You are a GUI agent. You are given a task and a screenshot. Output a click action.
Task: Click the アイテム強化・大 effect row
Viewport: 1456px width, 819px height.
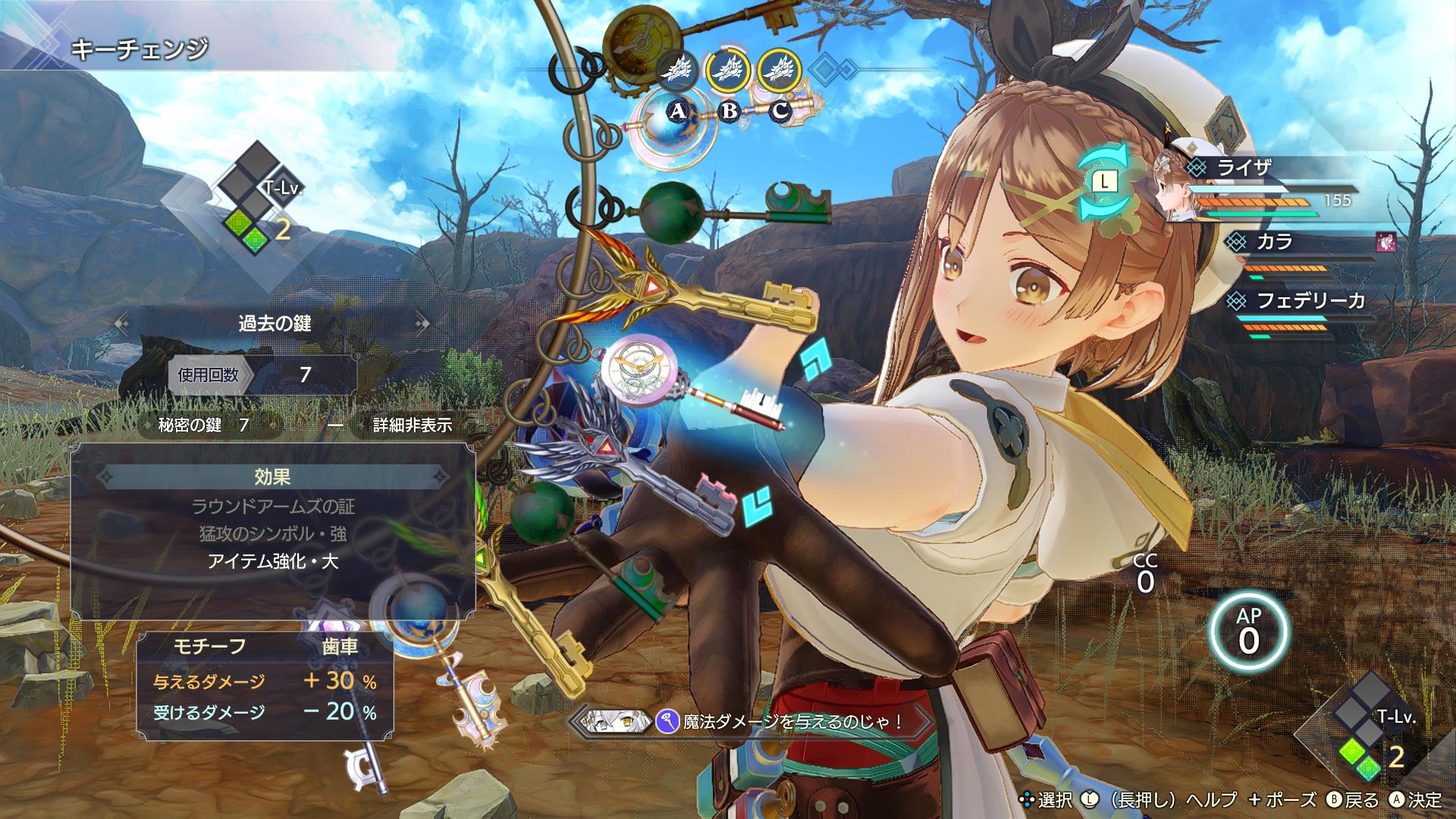click(273, 562)
